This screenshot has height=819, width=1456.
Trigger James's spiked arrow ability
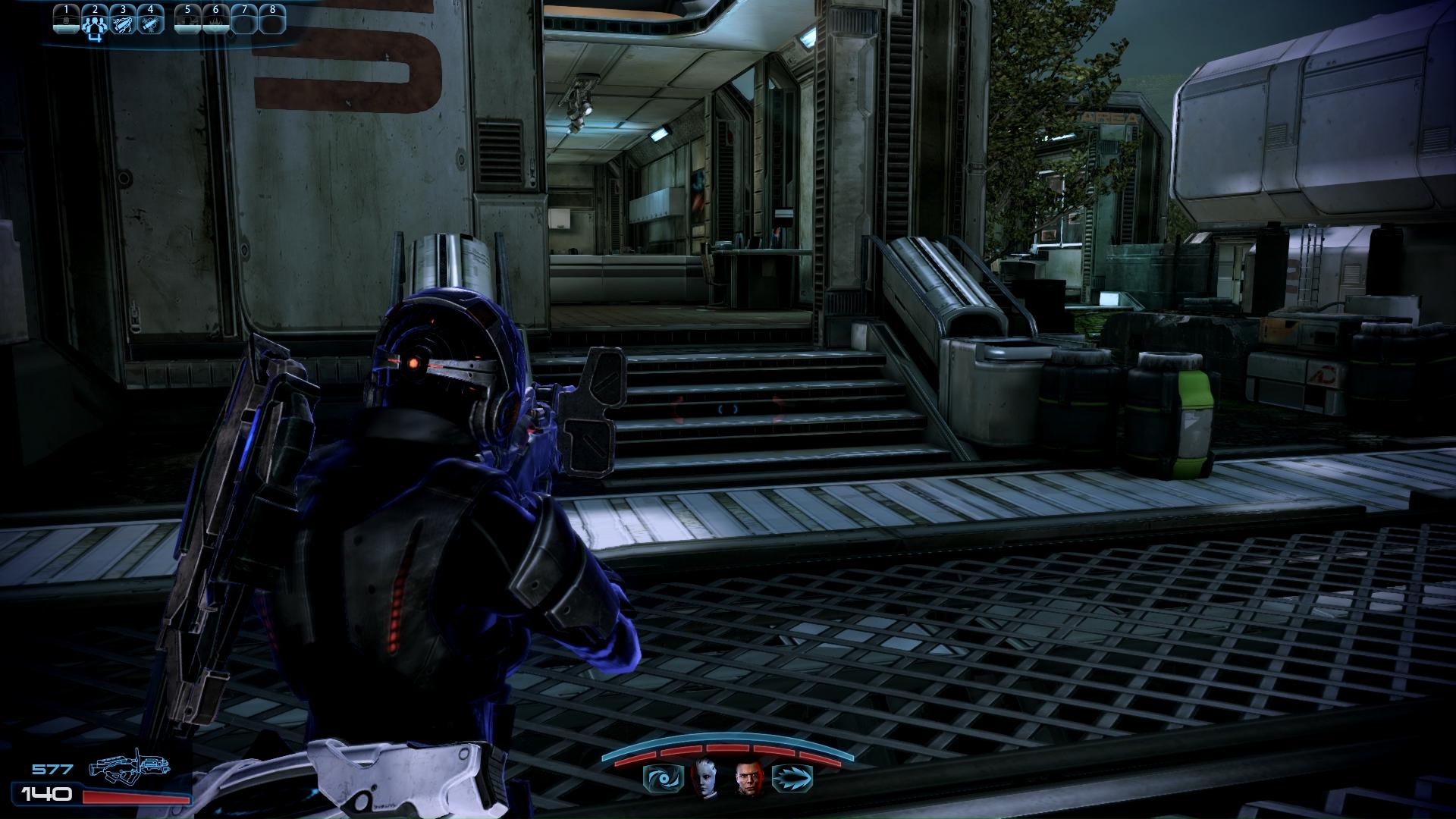pos(792,778)
